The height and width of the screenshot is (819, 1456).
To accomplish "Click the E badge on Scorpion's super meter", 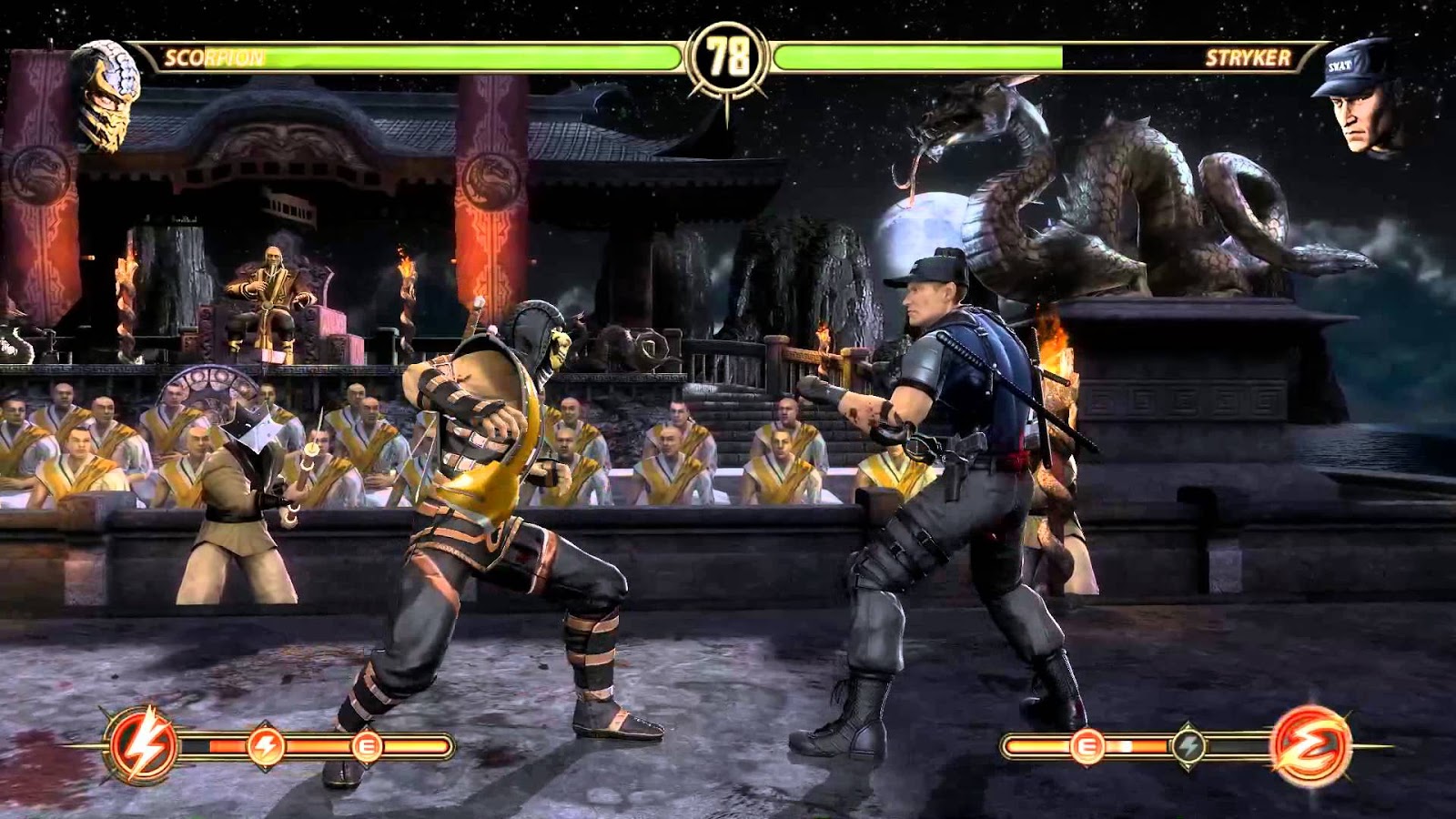I will pos(369,745).
